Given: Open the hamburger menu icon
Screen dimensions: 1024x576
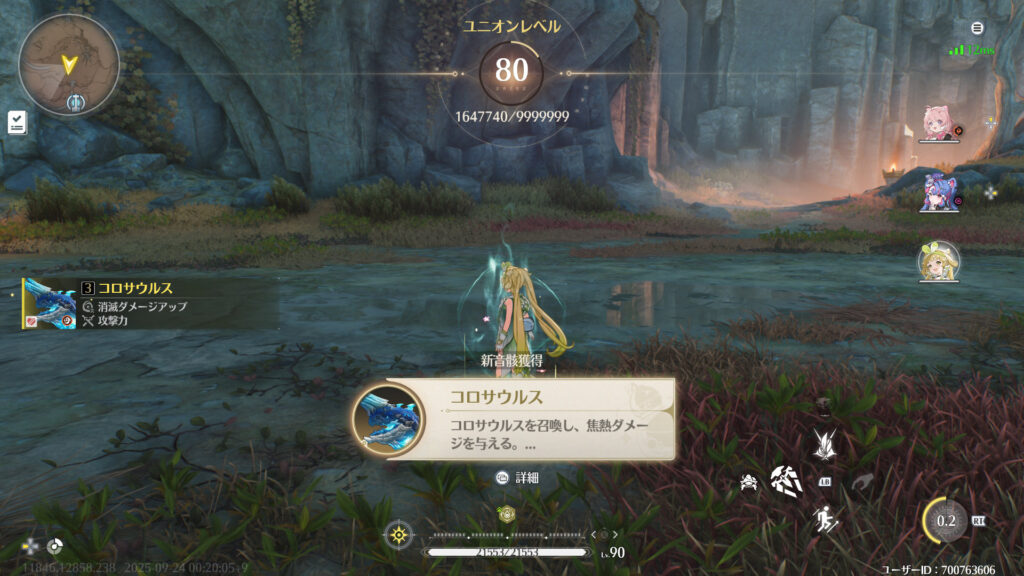Looking at the screenshot, I should pyautogui.click(x=977, y=28).
